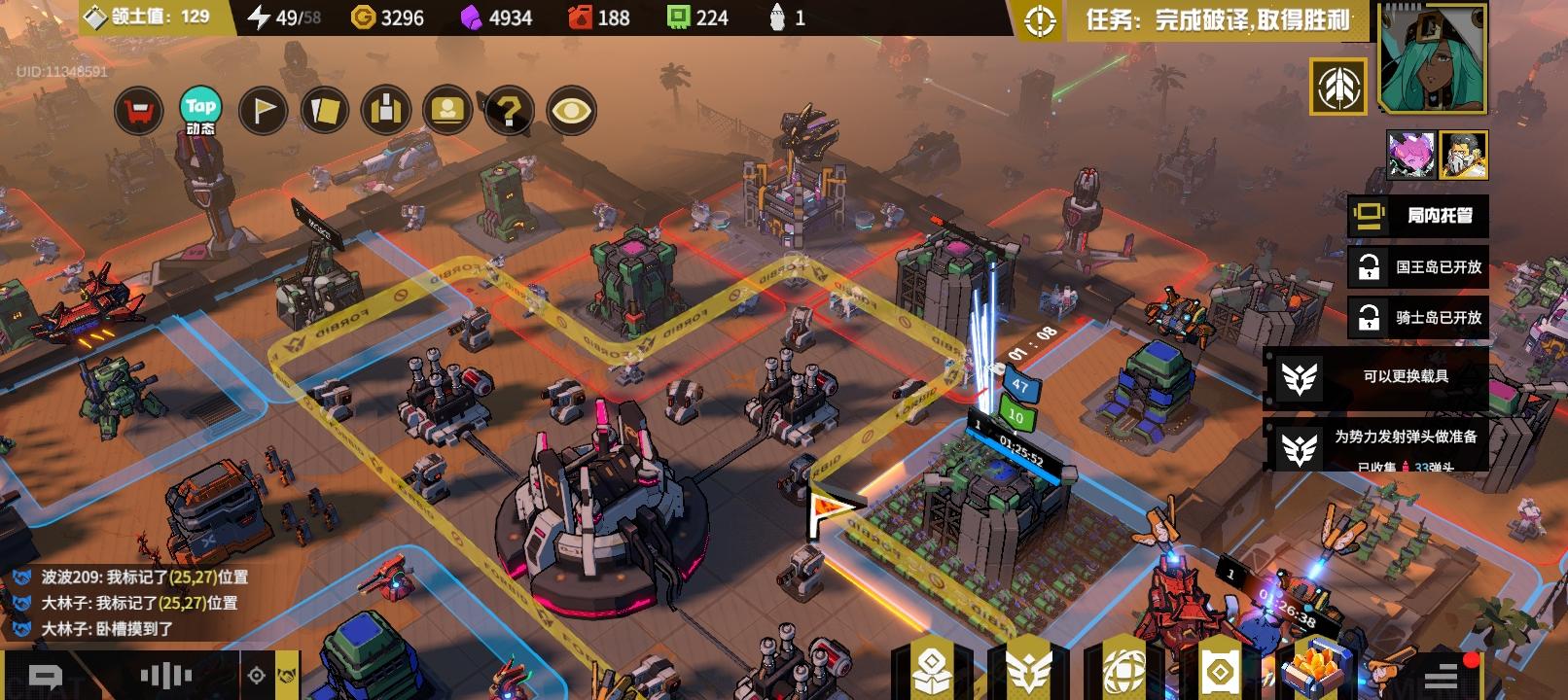Image resolution: width=1568 pixels, height=700 pixels.
Task: Toggle the eye view button
Action: pos(572,111)
